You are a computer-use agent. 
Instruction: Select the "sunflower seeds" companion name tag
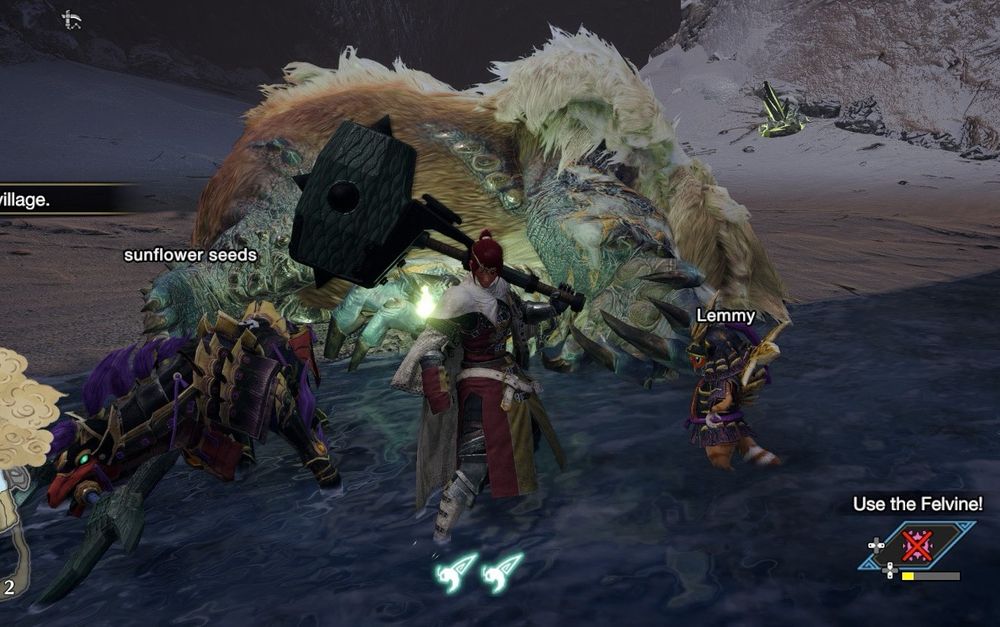pyautogui.click(x=190, y=255)
